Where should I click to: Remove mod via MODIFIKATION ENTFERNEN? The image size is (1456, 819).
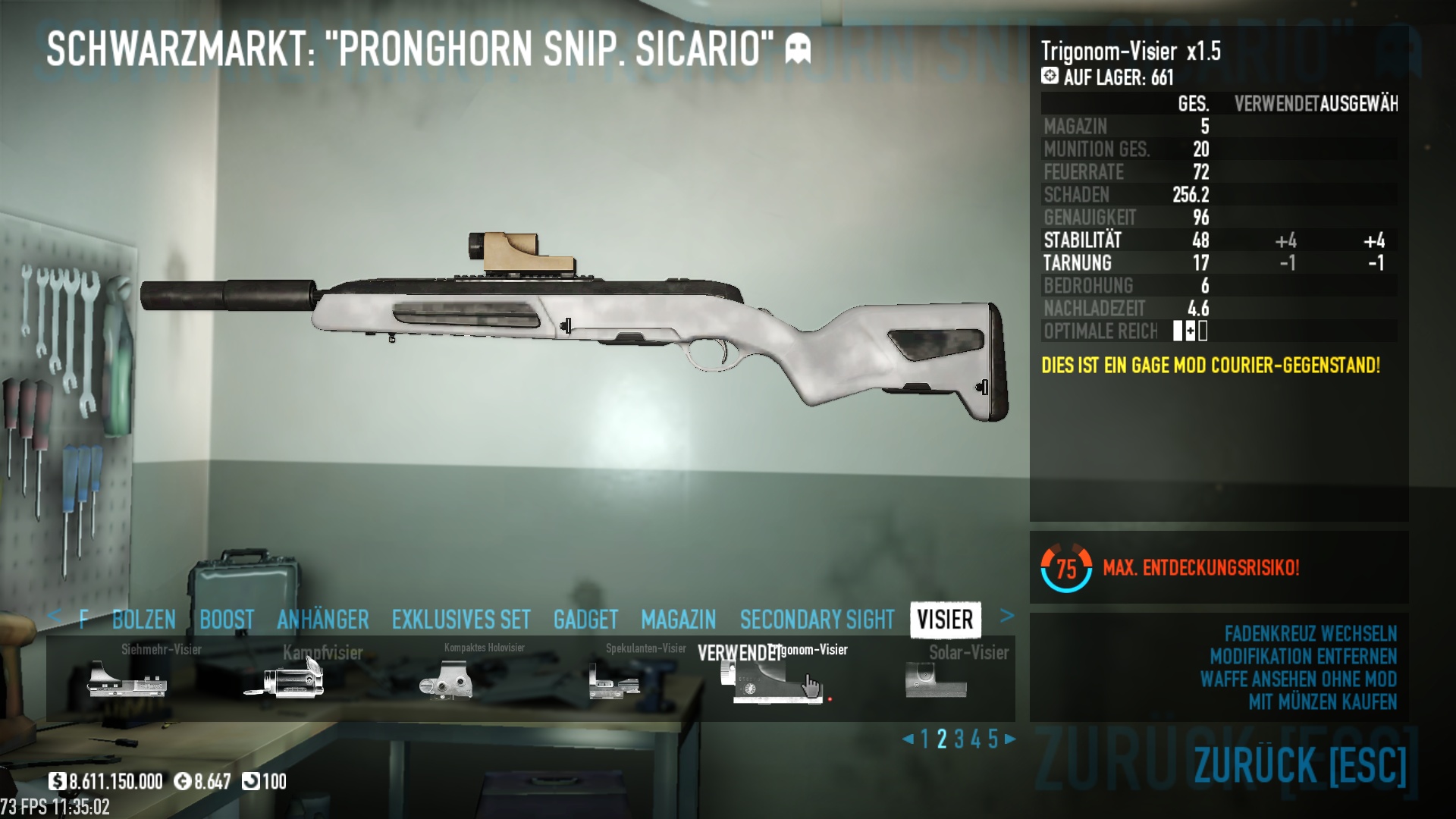point(1303,657)
